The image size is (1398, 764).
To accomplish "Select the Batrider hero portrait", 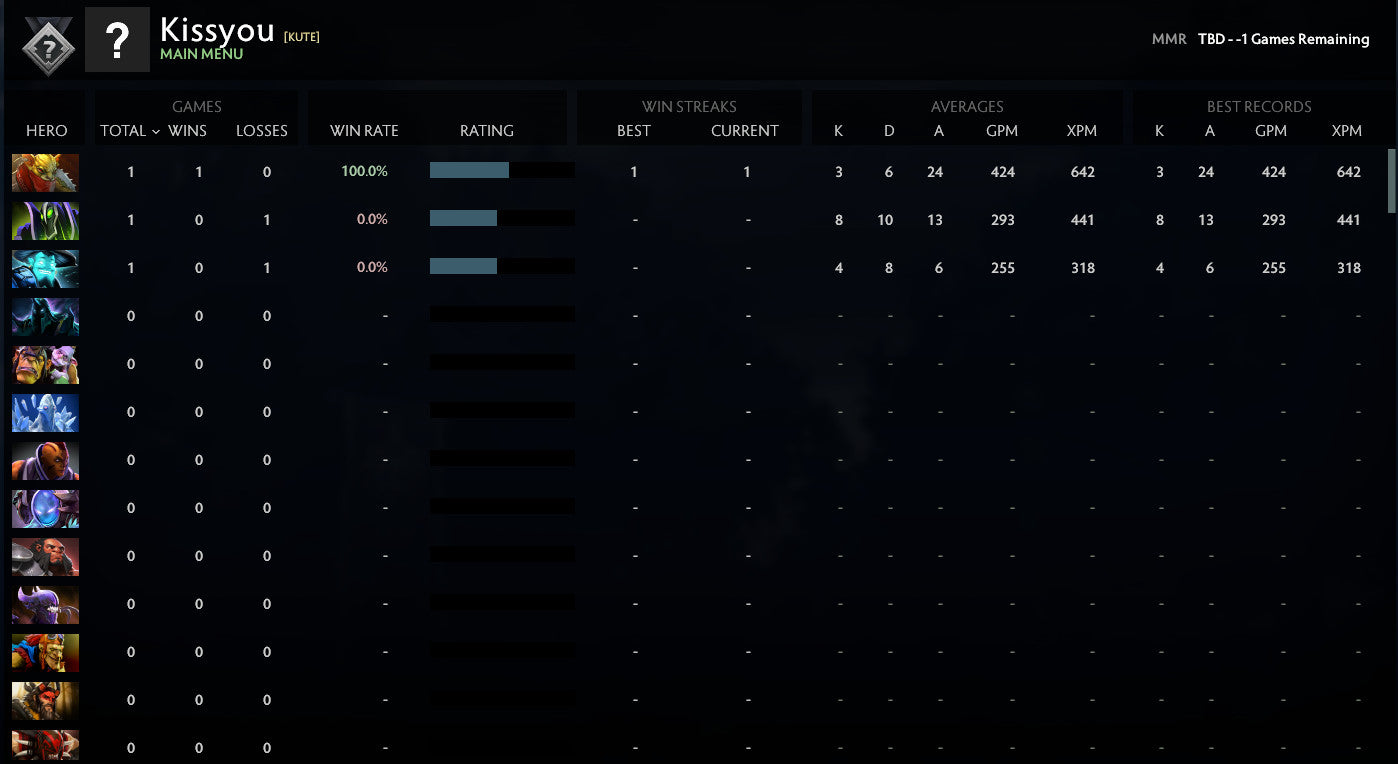I will click(45, 652).
